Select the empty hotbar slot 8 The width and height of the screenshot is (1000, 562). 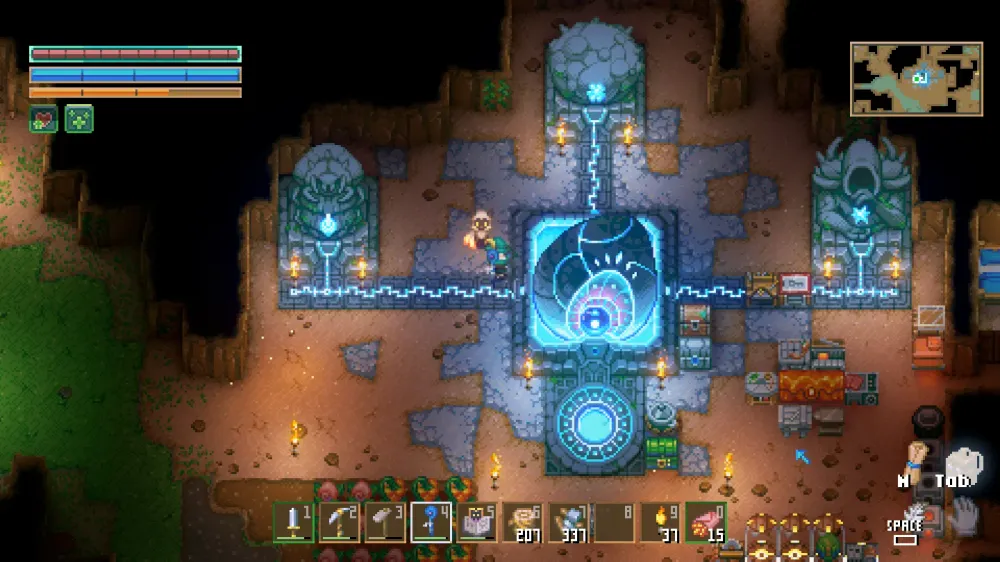(x=615, y=522)
